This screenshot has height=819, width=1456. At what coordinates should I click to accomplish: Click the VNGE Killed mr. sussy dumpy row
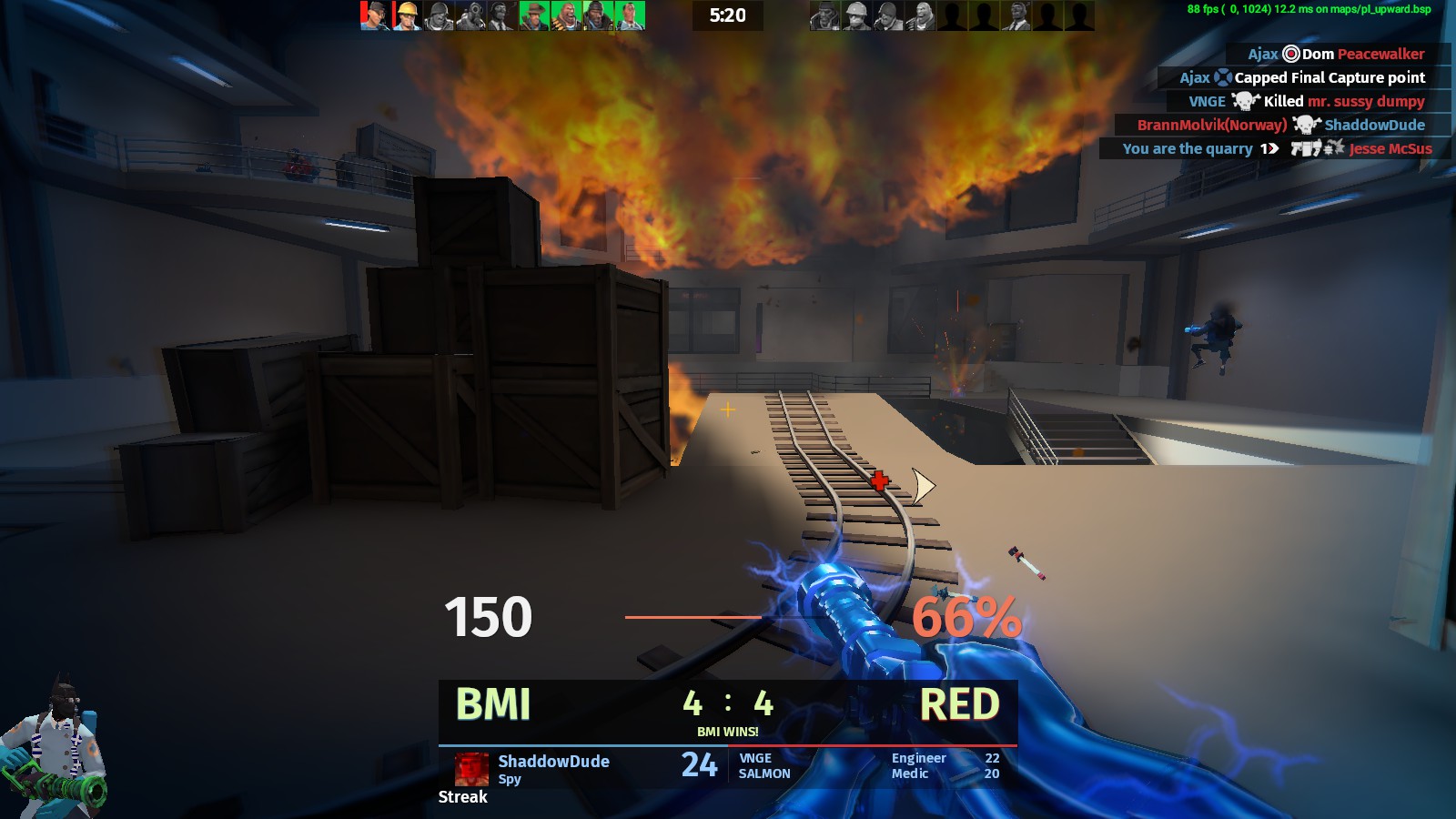click(x=1306, y=101)
